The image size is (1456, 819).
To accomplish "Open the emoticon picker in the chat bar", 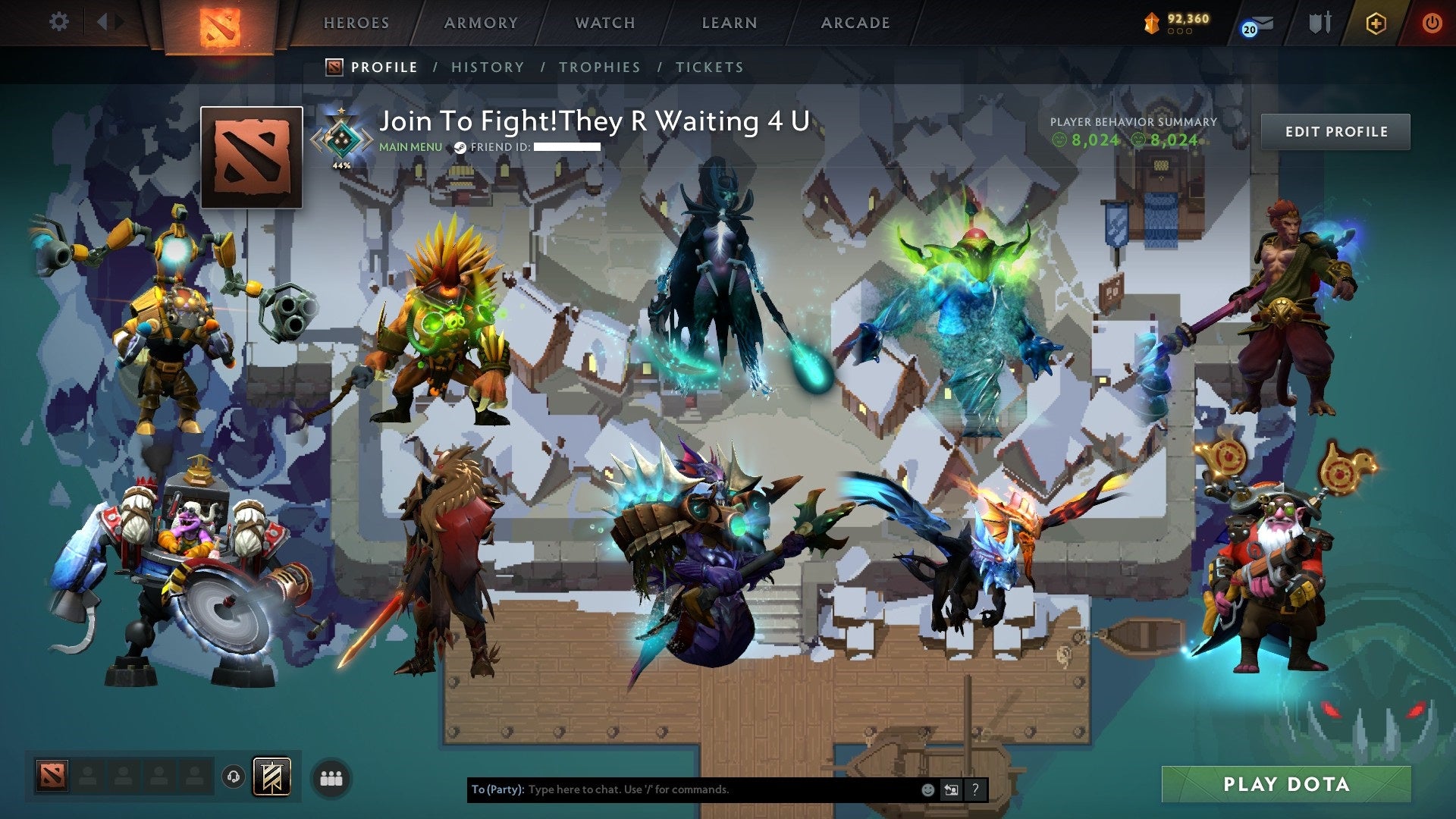I will [927, 789].
